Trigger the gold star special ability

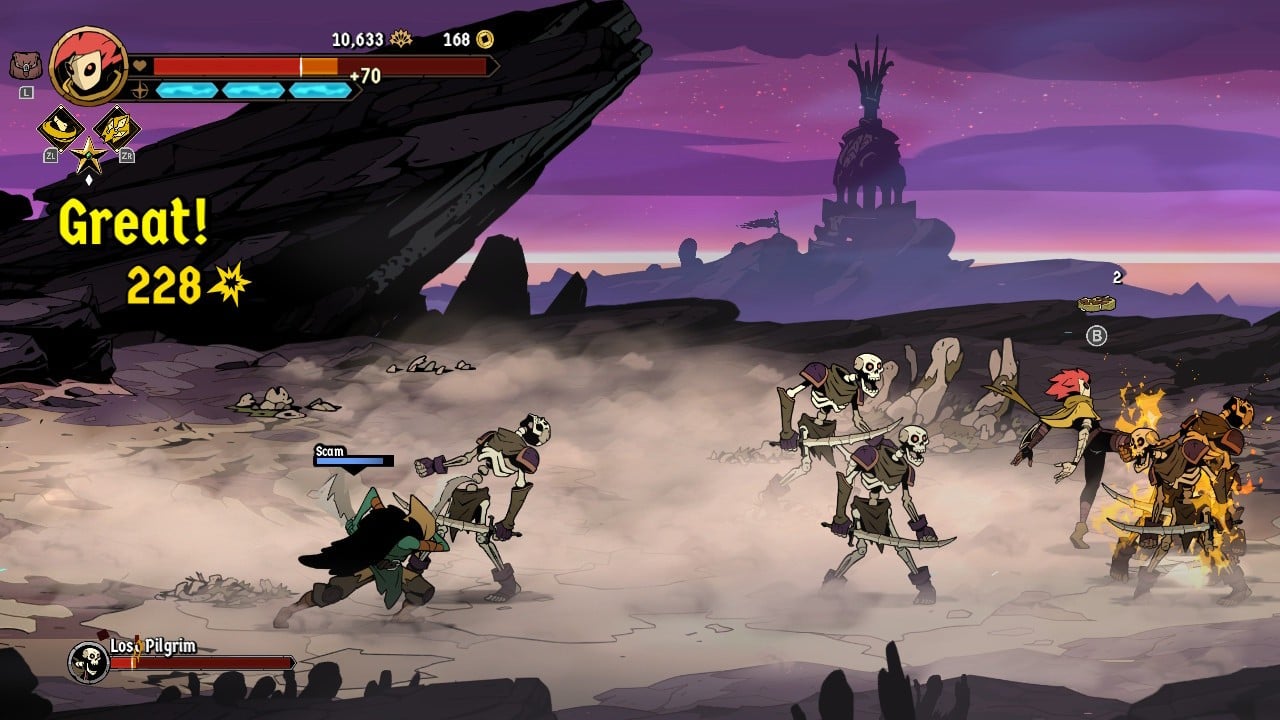tap(89, 155)
